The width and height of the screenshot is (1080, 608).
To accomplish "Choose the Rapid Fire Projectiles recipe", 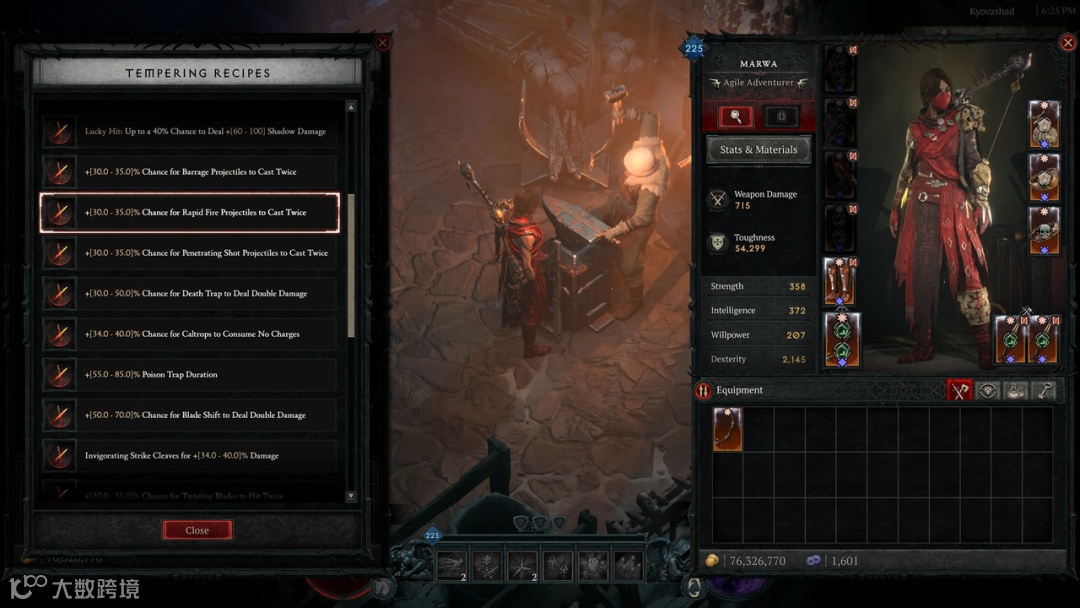I will pos(190,212).
